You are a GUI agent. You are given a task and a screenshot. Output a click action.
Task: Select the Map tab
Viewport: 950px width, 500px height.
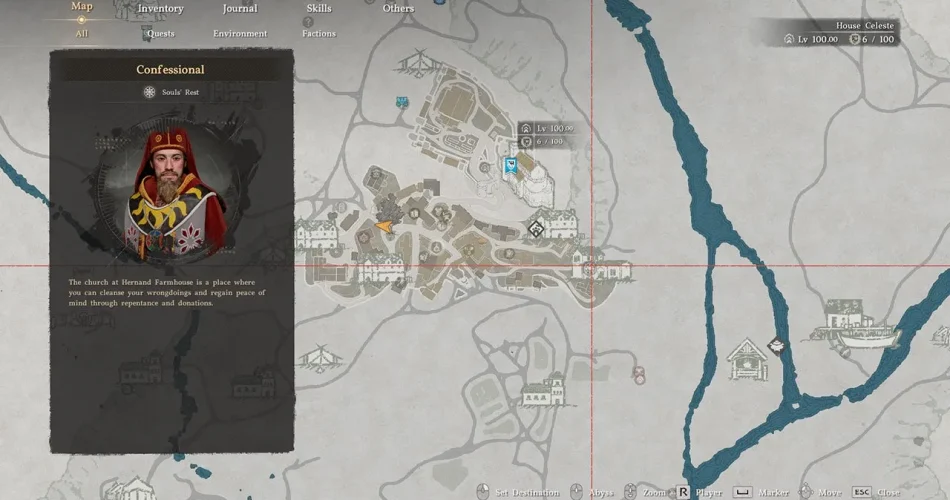81,7
